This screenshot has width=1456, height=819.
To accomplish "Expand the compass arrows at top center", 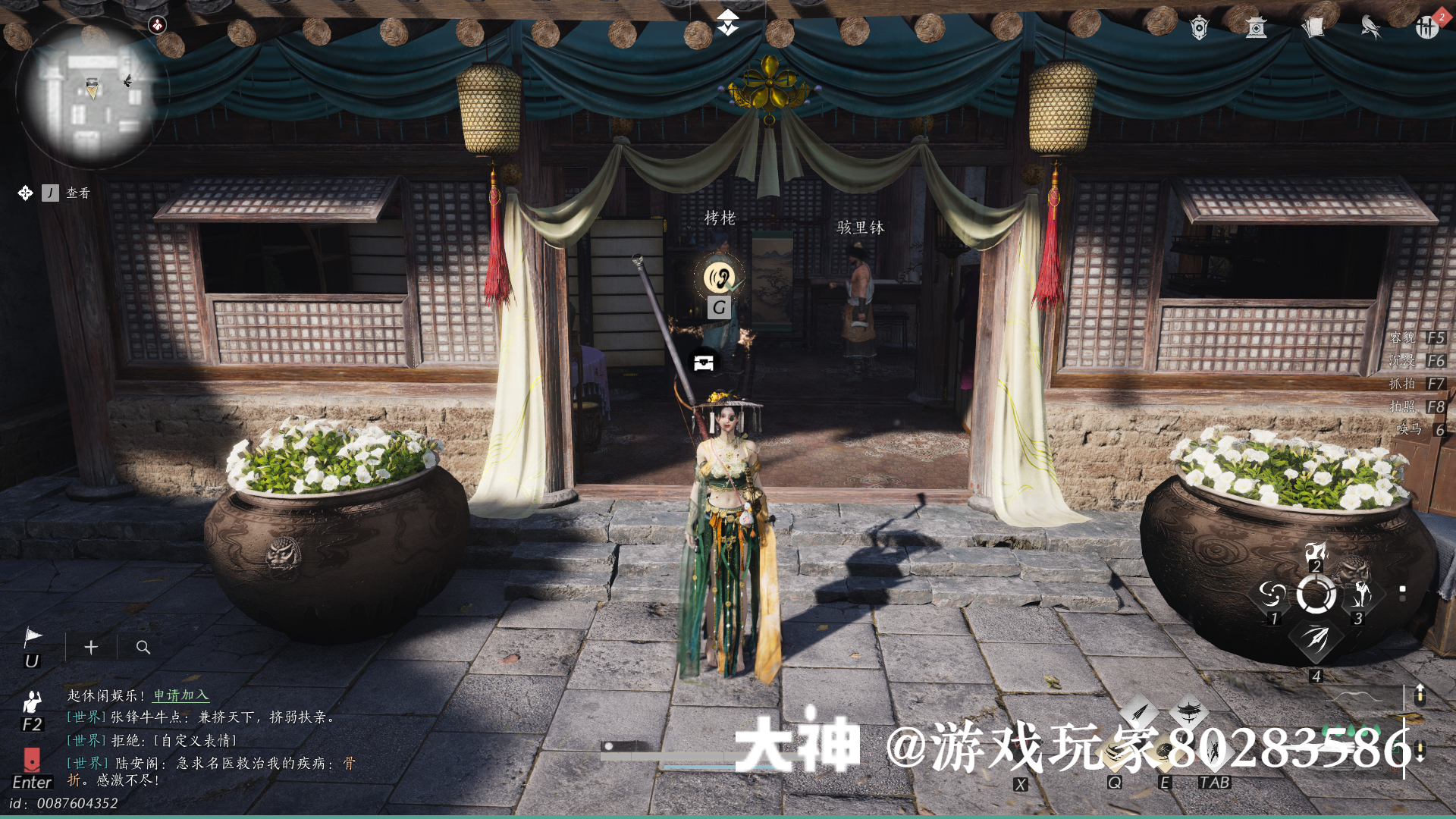I will 726,21.
